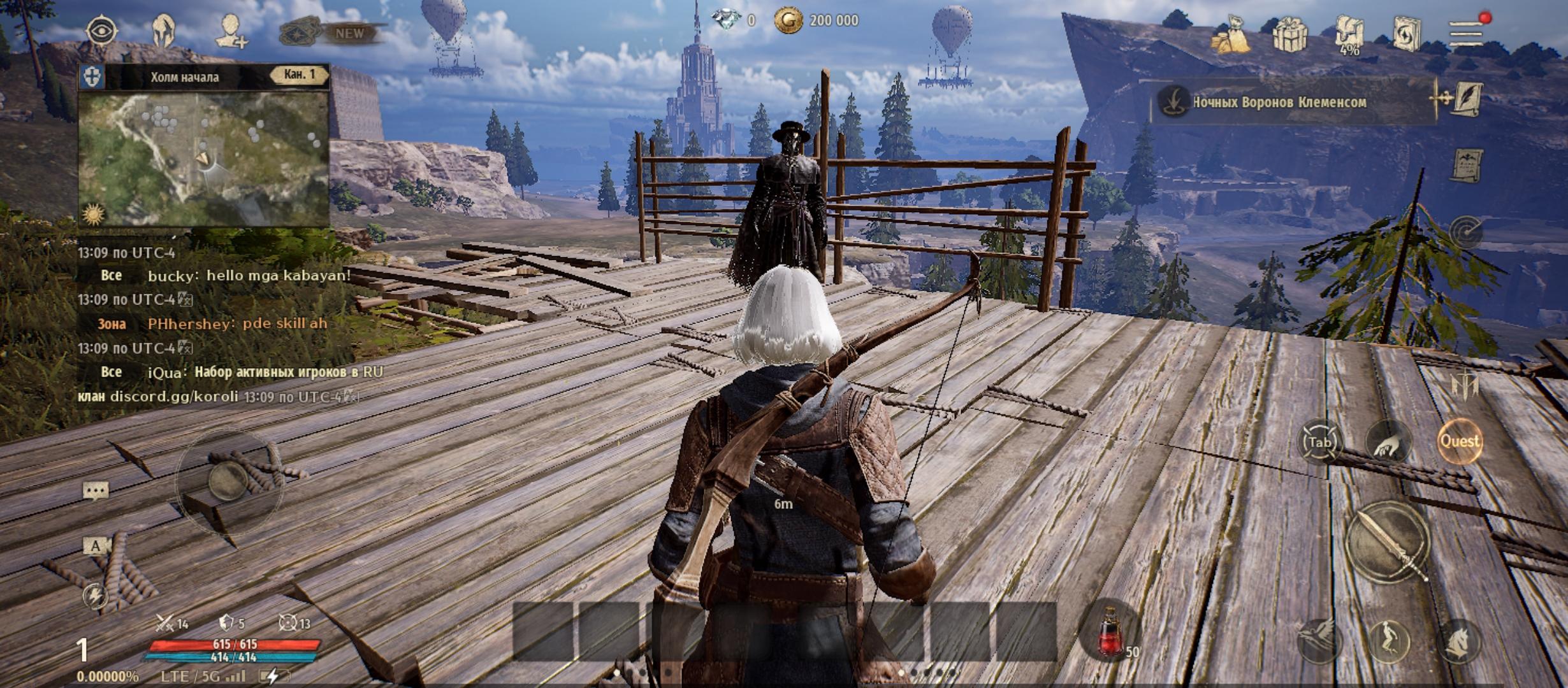Expand the Холм начала minimap
The width and height of the screenshot is (1568, 688).
[x=203, y=159]
